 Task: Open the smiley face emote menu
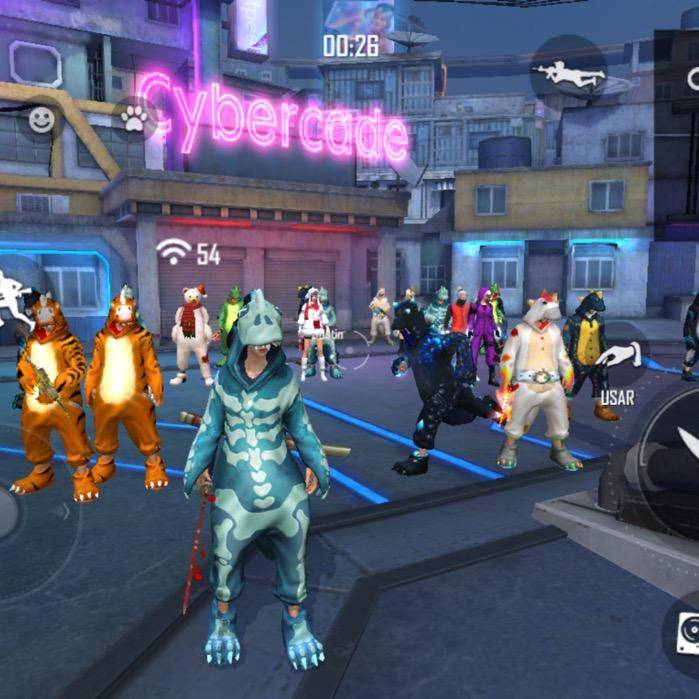click(x=40, y=120)
